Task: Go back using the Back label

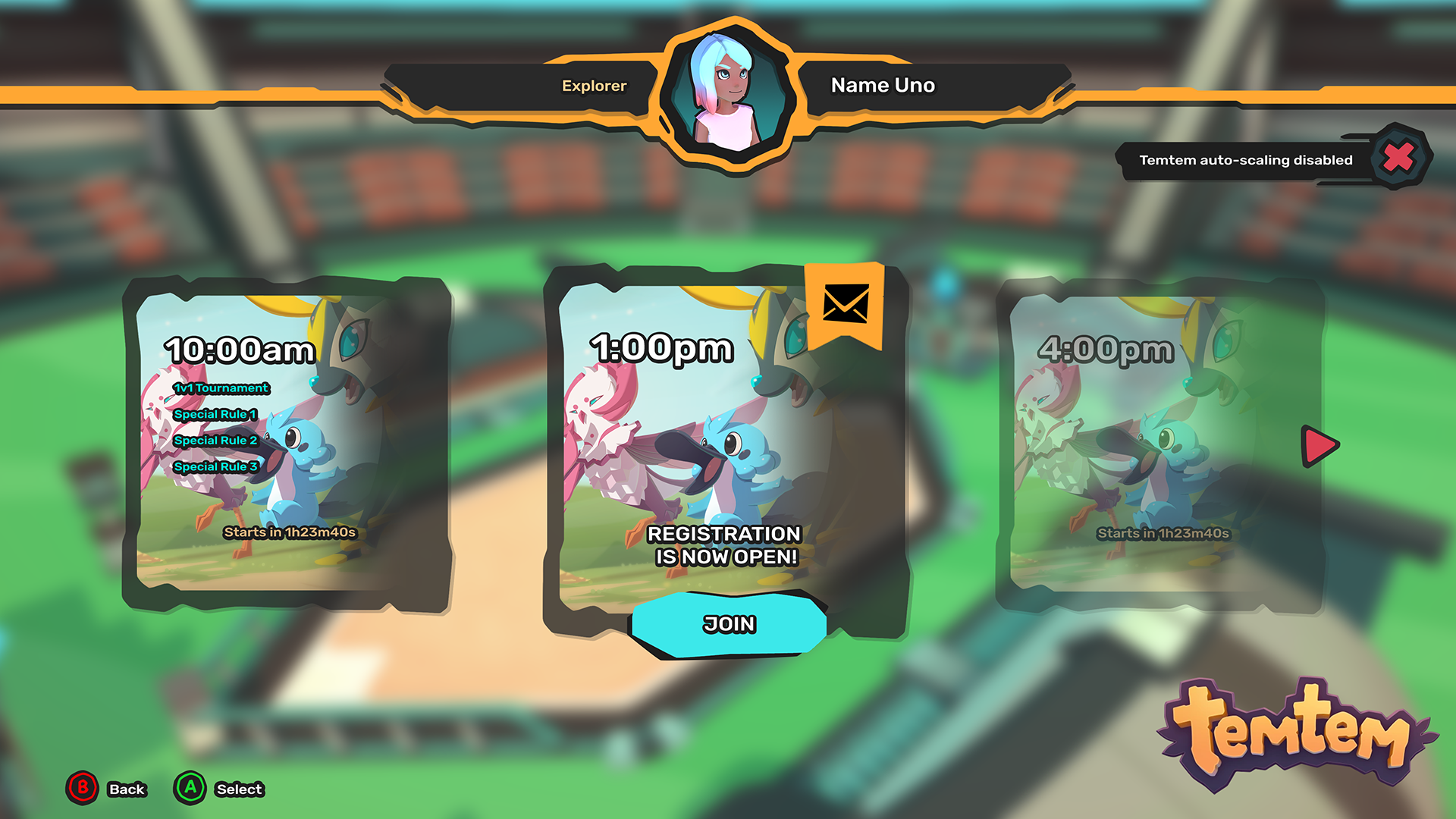Action: (x=127, y=789)
